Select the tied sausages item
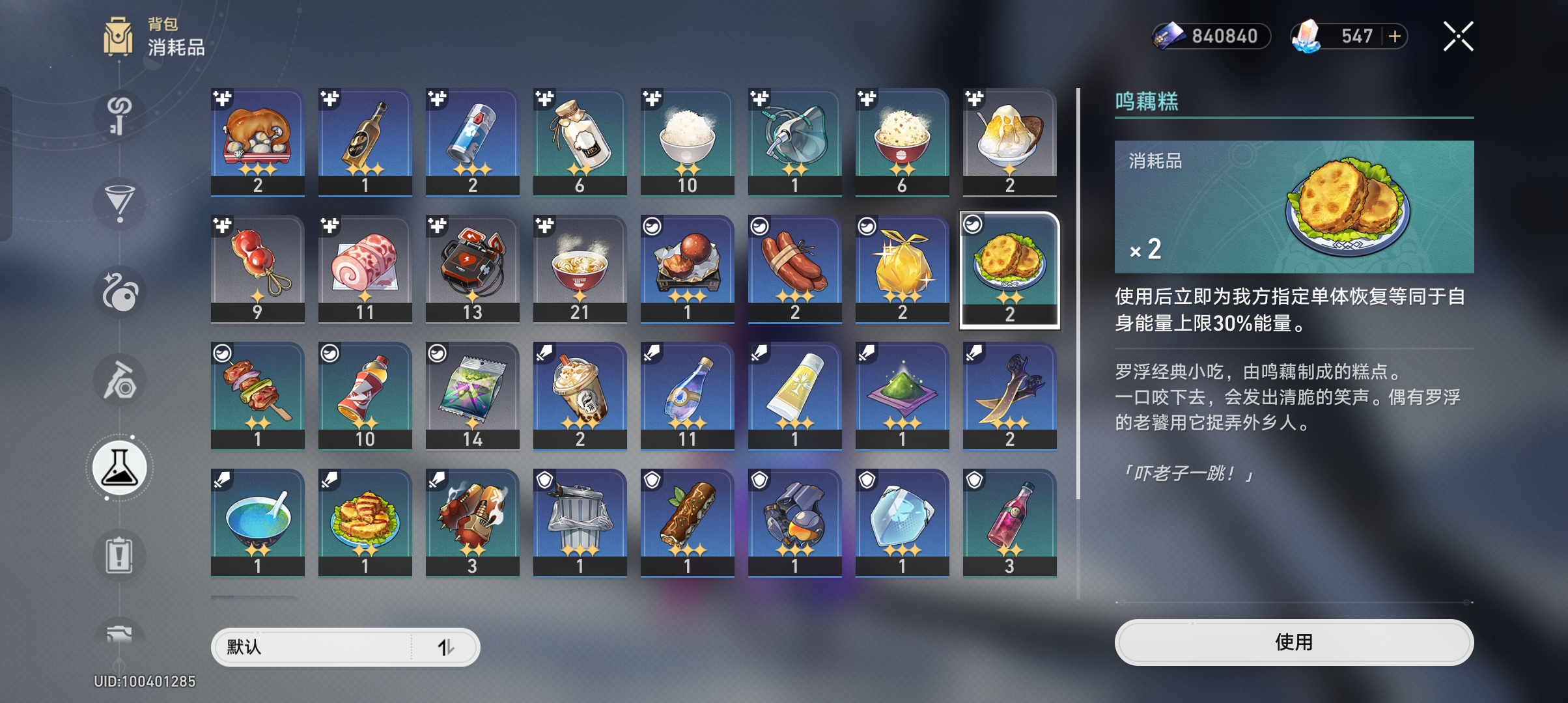Image resolution: width=1568 pixels, height=703 pixels. pyautogui.click(x=794, y=268)
